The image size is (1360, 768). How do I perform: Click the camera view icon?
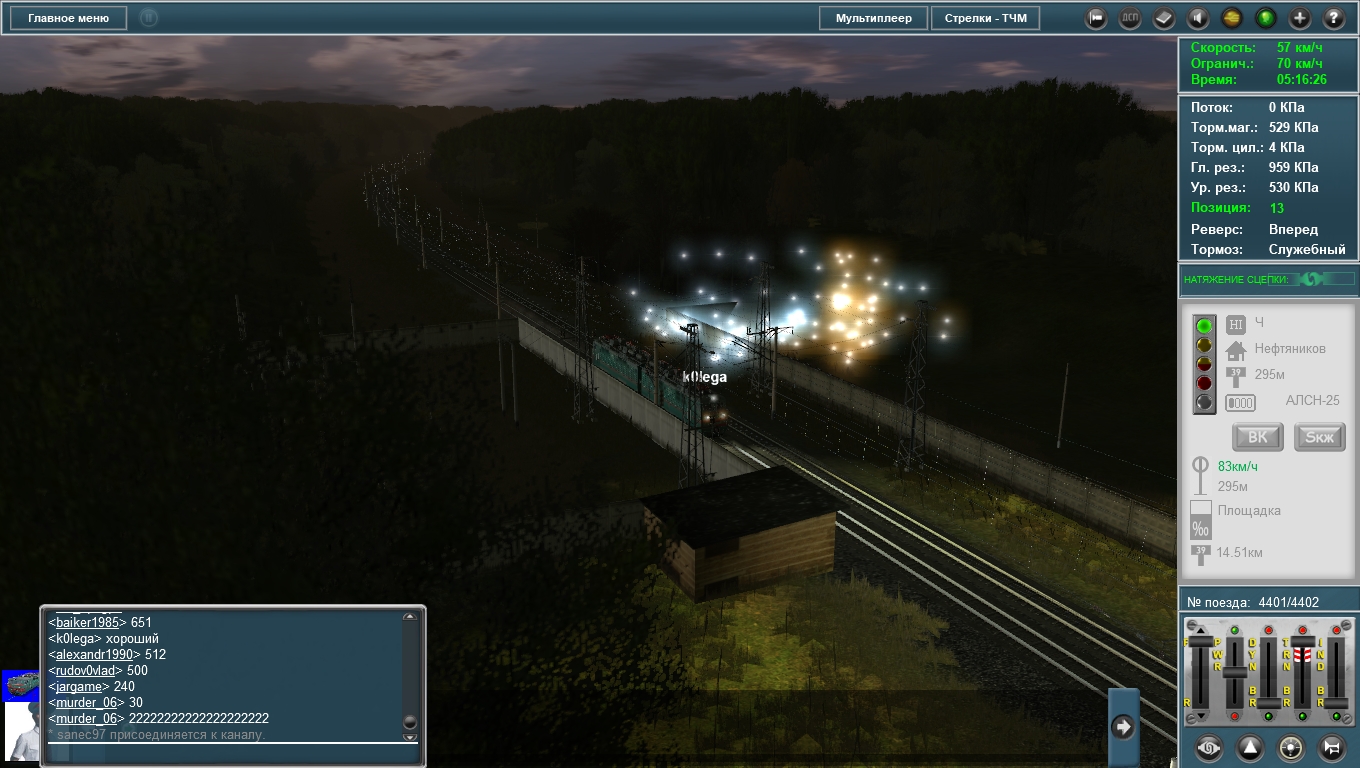click(1097, 18)
